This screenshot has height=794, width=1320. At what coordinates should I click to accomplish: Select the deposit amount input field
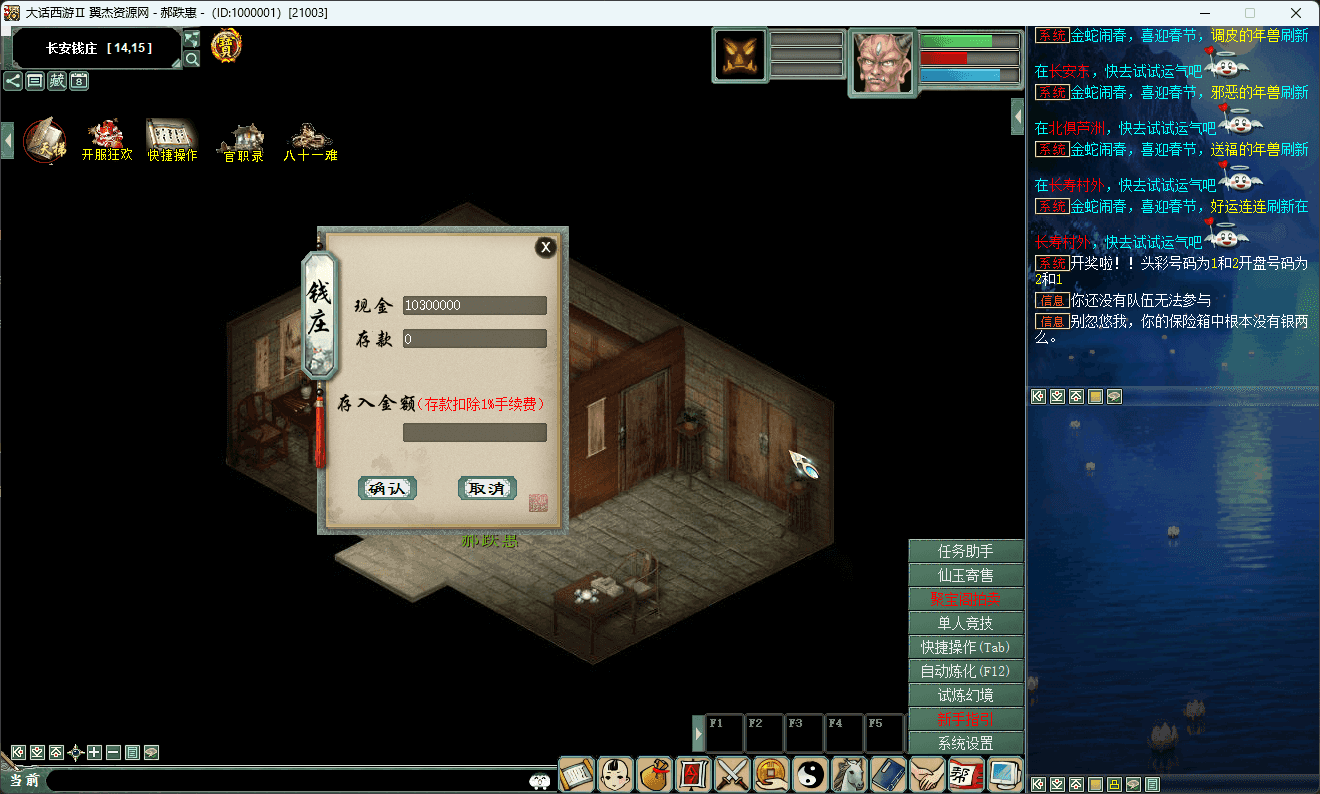click(x=474, y=432)
